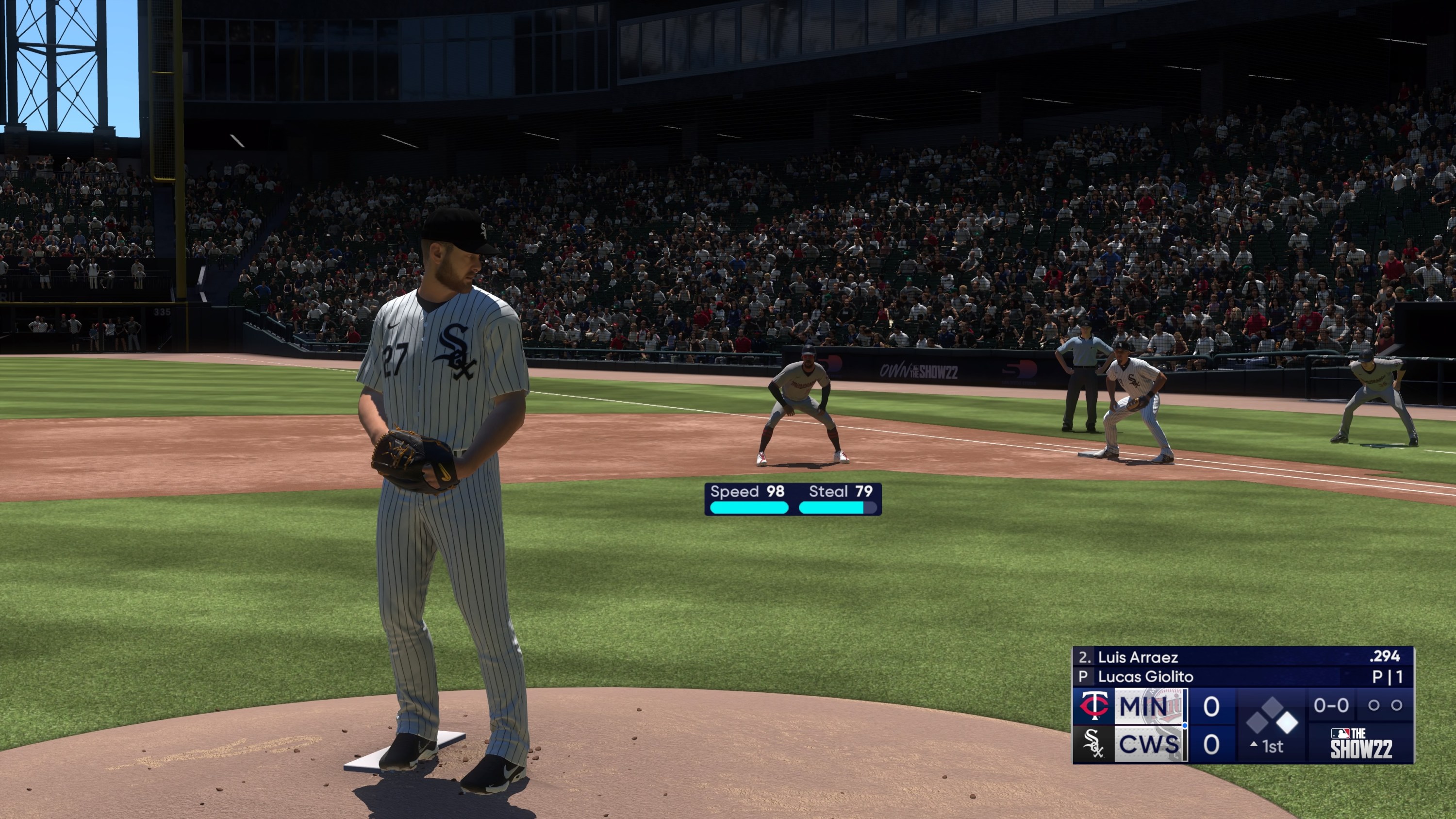The width and height of the screenshot is (1456, 819).
Task: Switch to the CWS team row
Action: tap(1149, 744)
